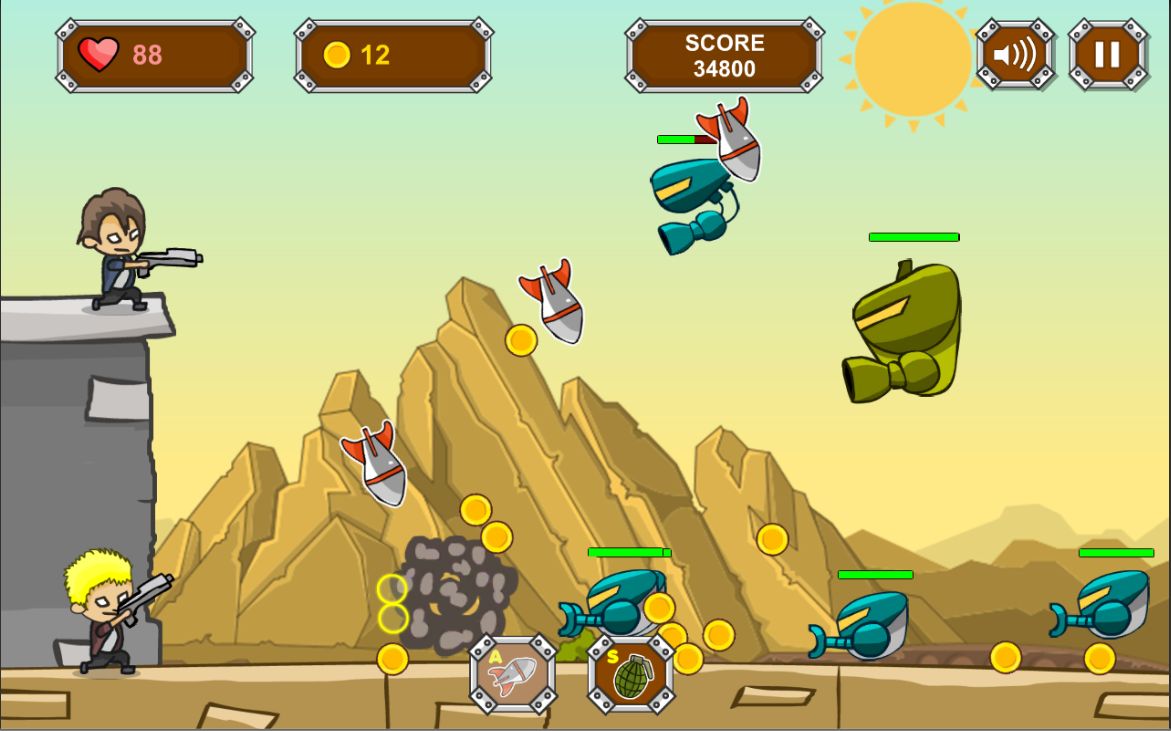This screenshot has width=1171, height=731.
Task: Use the grenade ability
Action: point(630,674)
